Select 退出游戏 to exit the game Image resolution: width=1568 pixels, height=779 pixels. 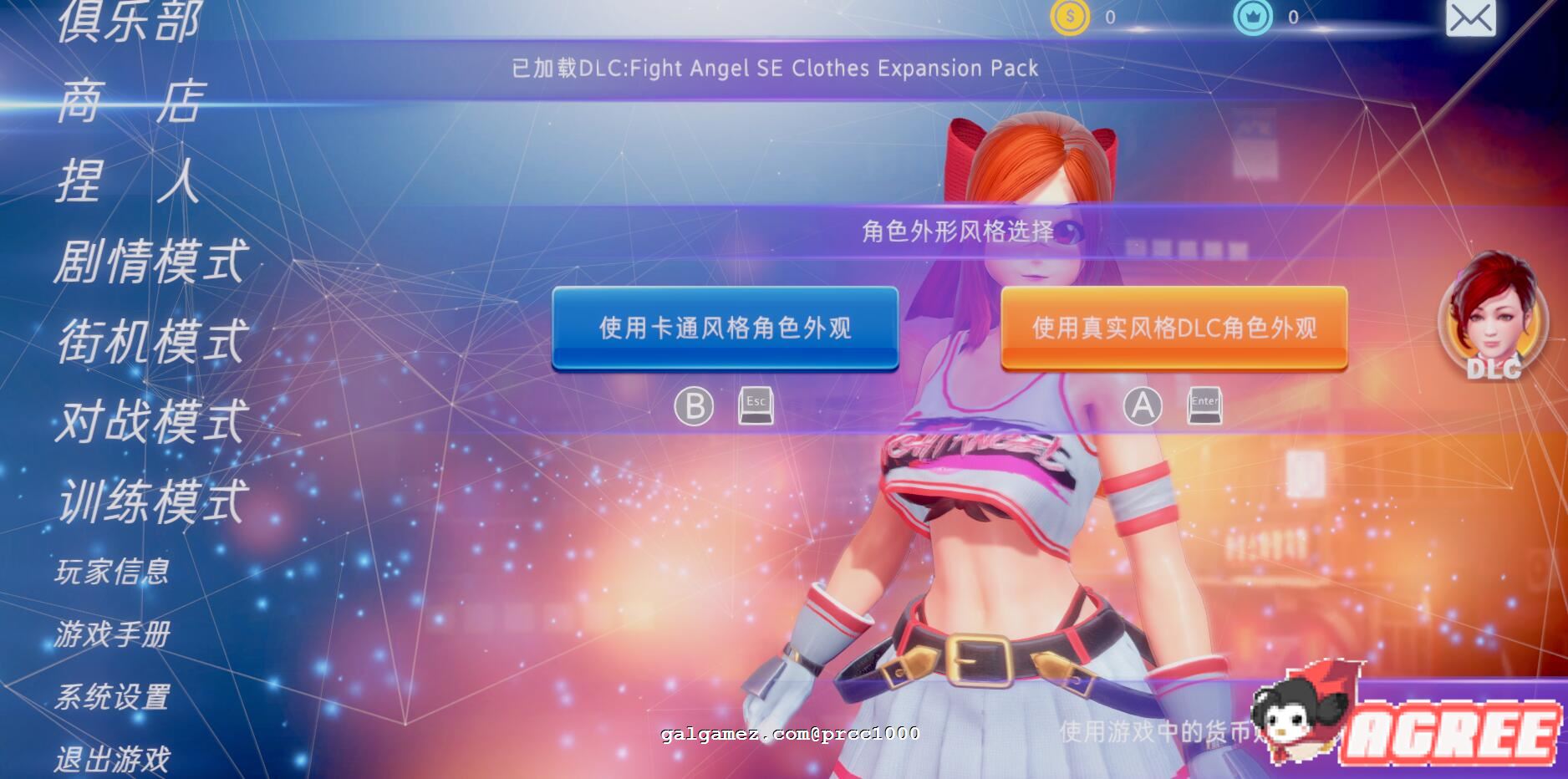[x=113, y=759]
